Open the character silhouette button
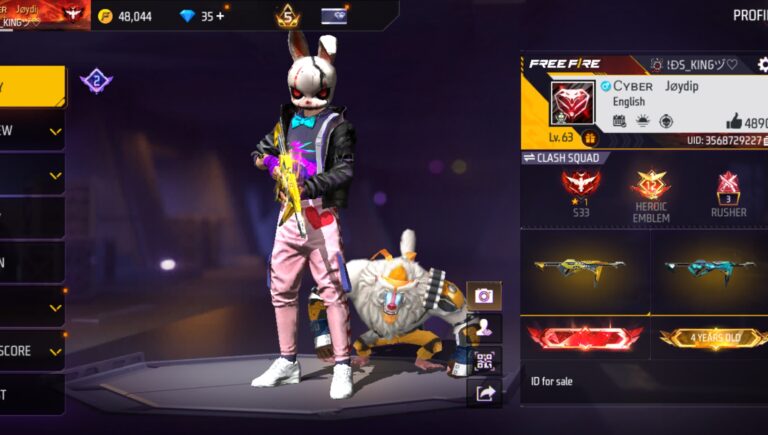The image size is (768, 435). click(484, 328)
